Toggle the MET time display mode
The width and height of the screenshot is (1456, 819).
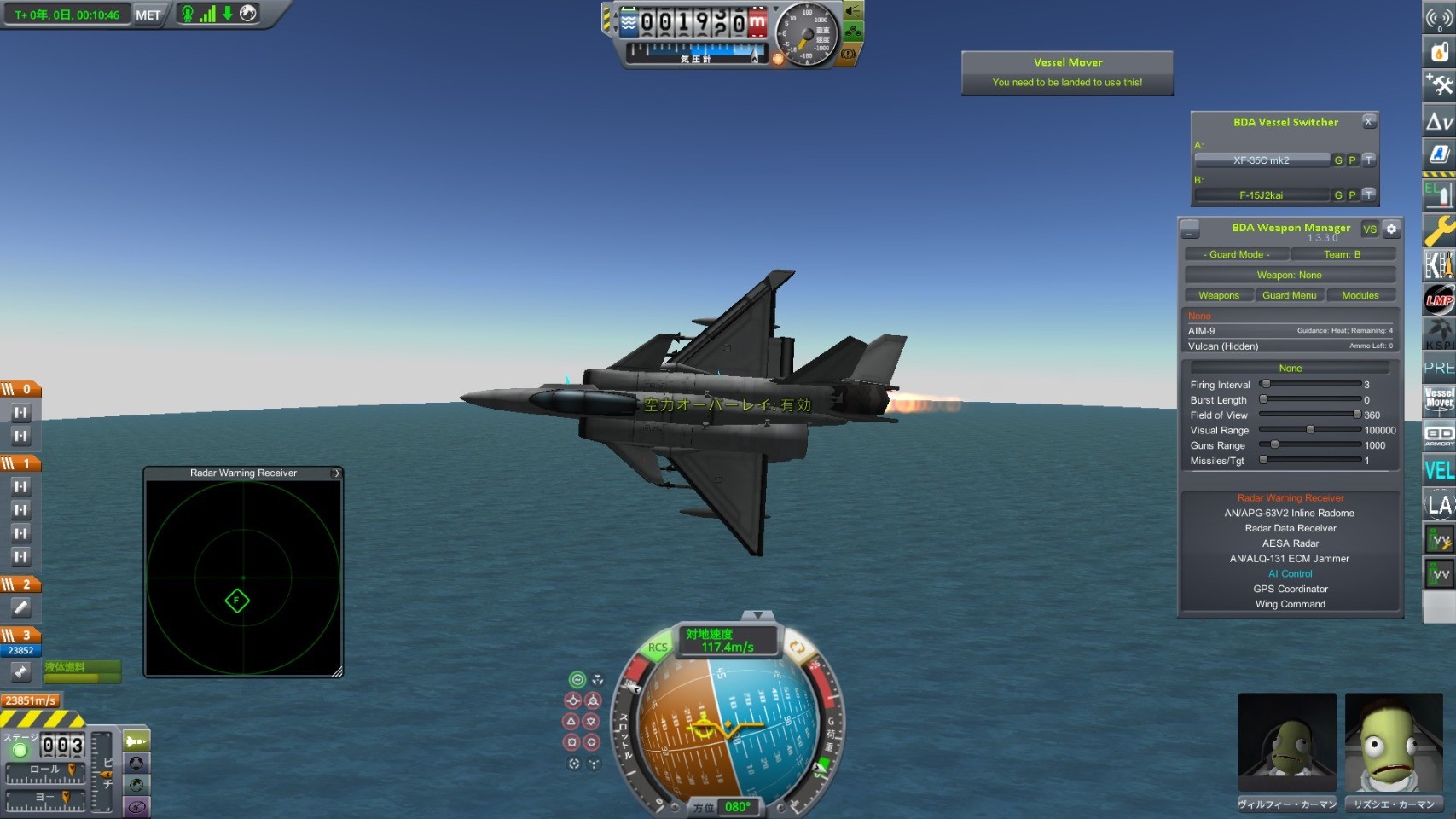coord(148,15)
